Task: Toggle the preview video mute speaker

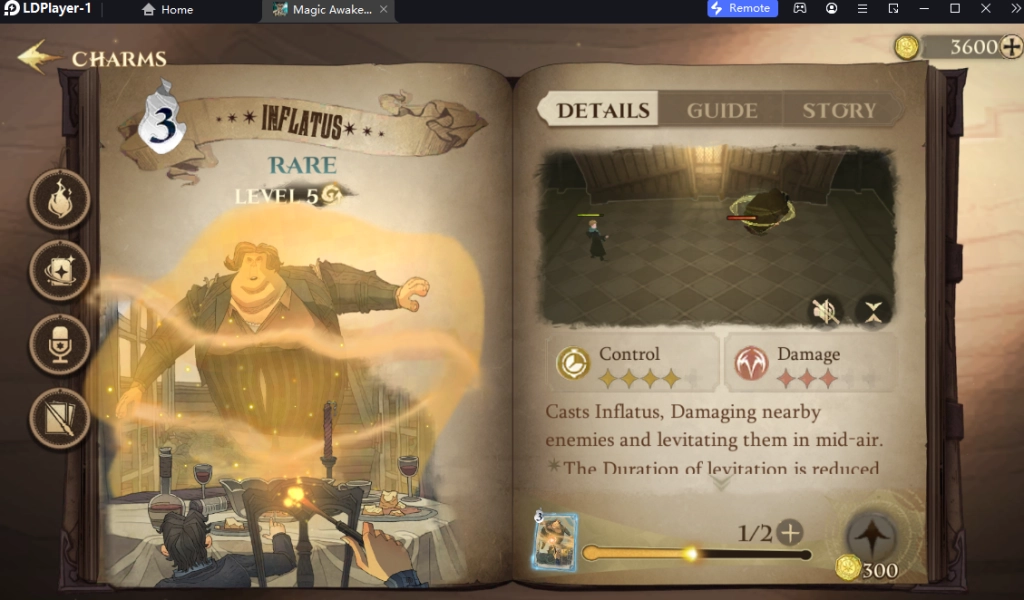Action: 824,312
